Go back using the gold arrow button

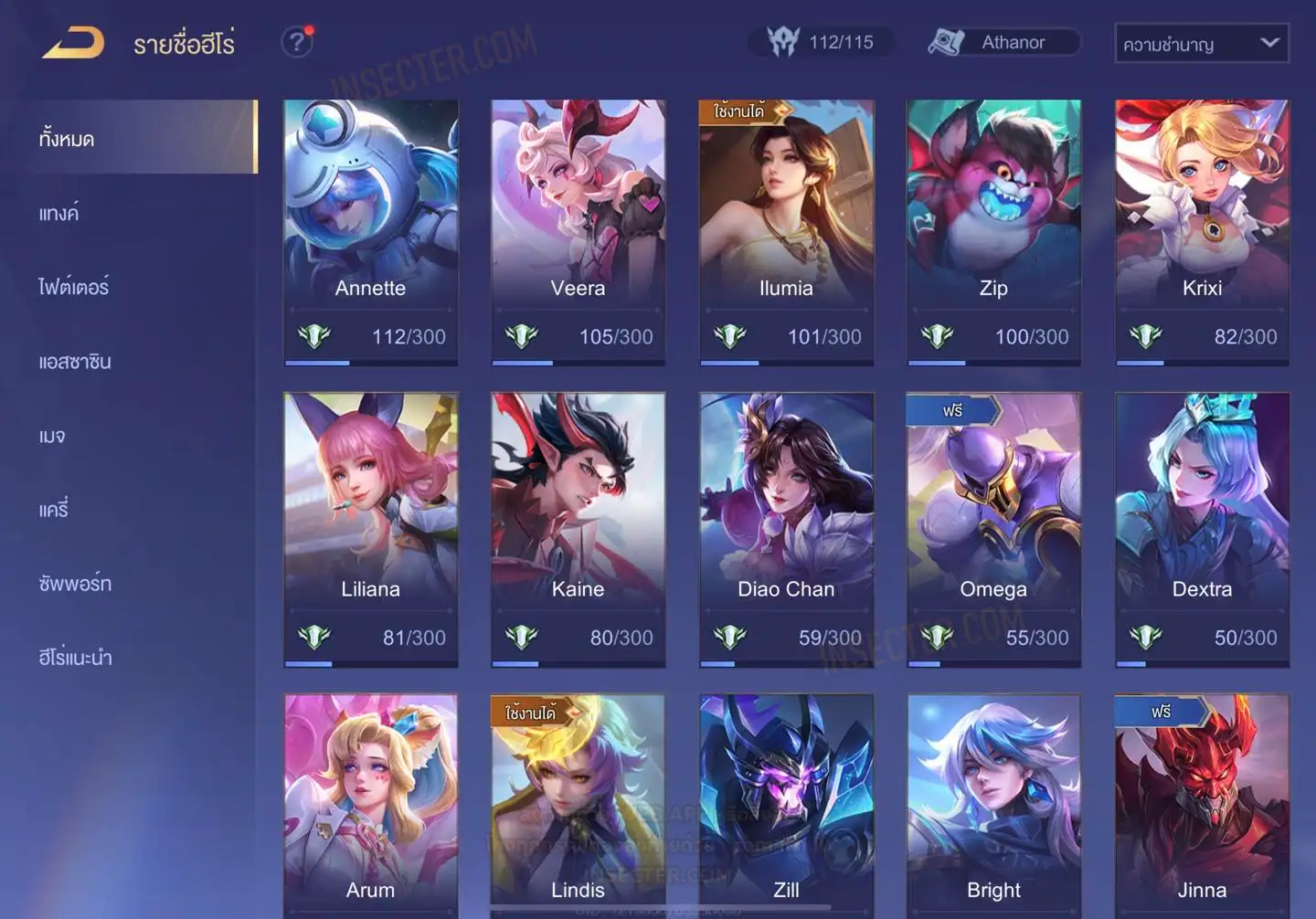click(x=73, y=43)
